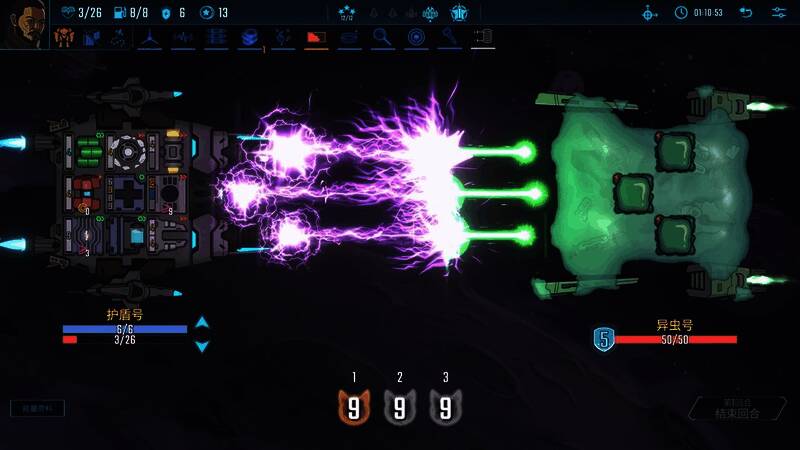The image size is (800, 450).
Task: Open the concentric circle target tab
Action: (x=416, y=37)
